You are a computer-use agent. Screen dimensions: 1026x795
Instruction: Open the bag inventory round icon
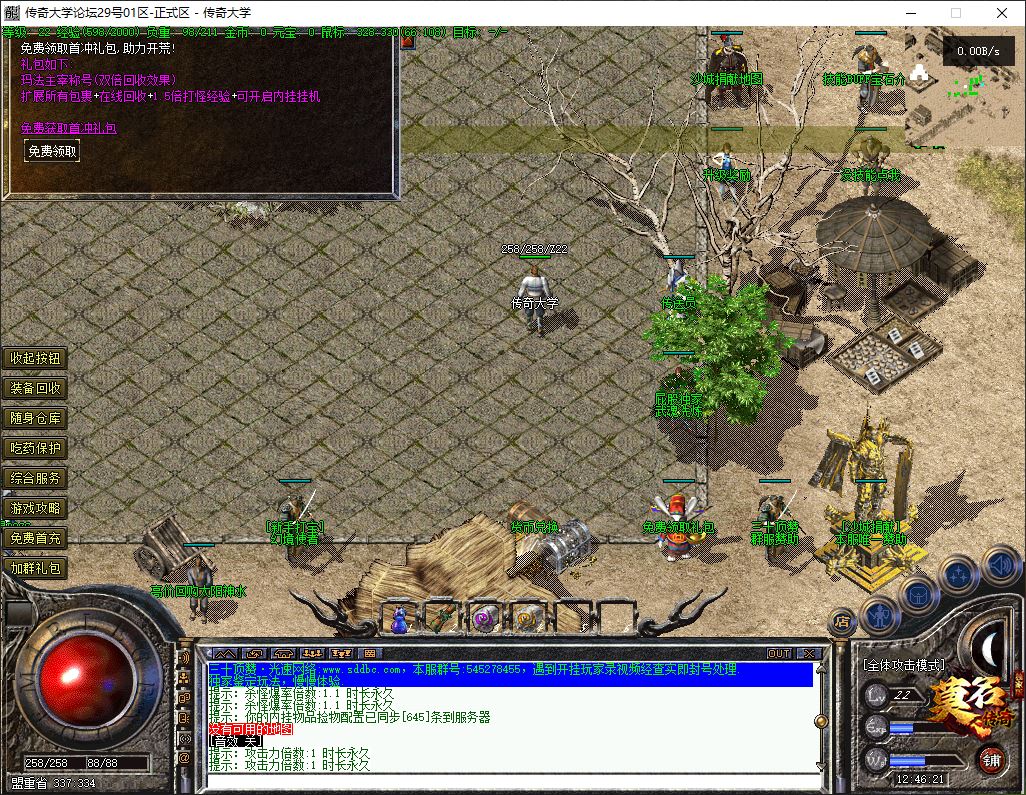[918, 594]
